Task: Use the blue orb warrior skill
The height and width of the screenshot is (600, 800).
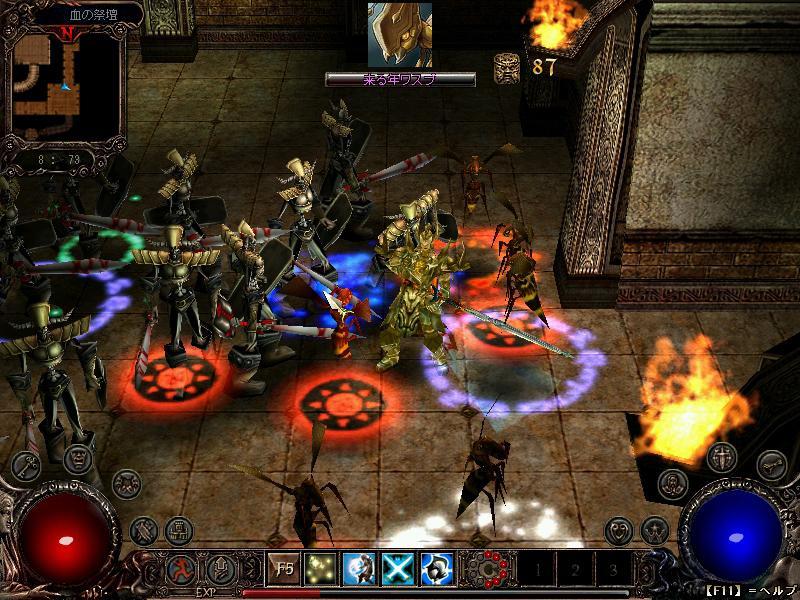Action: pyautogui.click(x=358, y=569)
